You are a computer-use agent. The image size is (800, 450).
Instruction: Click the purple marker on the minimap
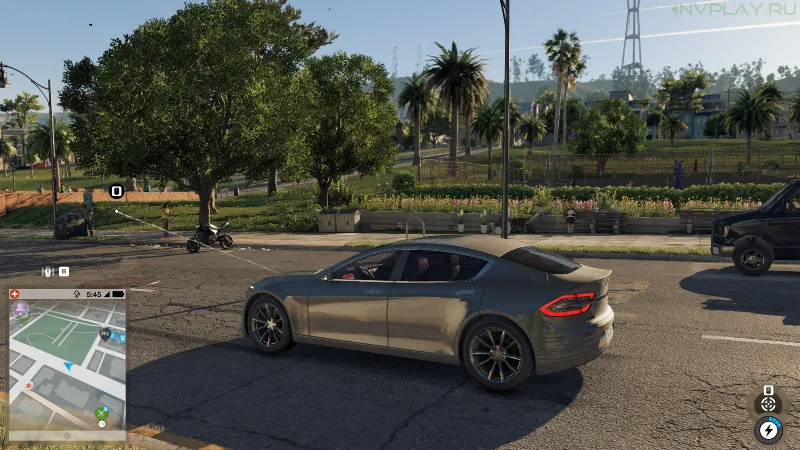pos(20,310)
